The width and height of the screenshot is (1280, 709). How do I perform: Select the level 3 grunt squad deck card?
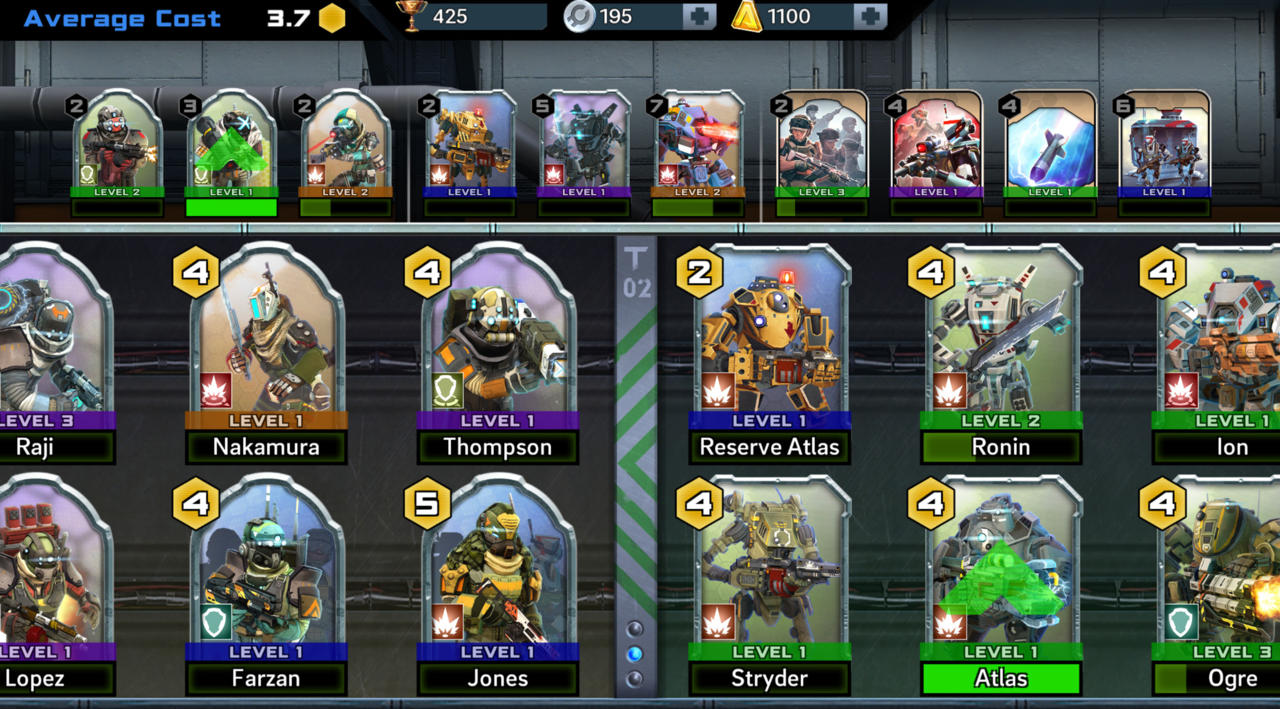[822, 145]
